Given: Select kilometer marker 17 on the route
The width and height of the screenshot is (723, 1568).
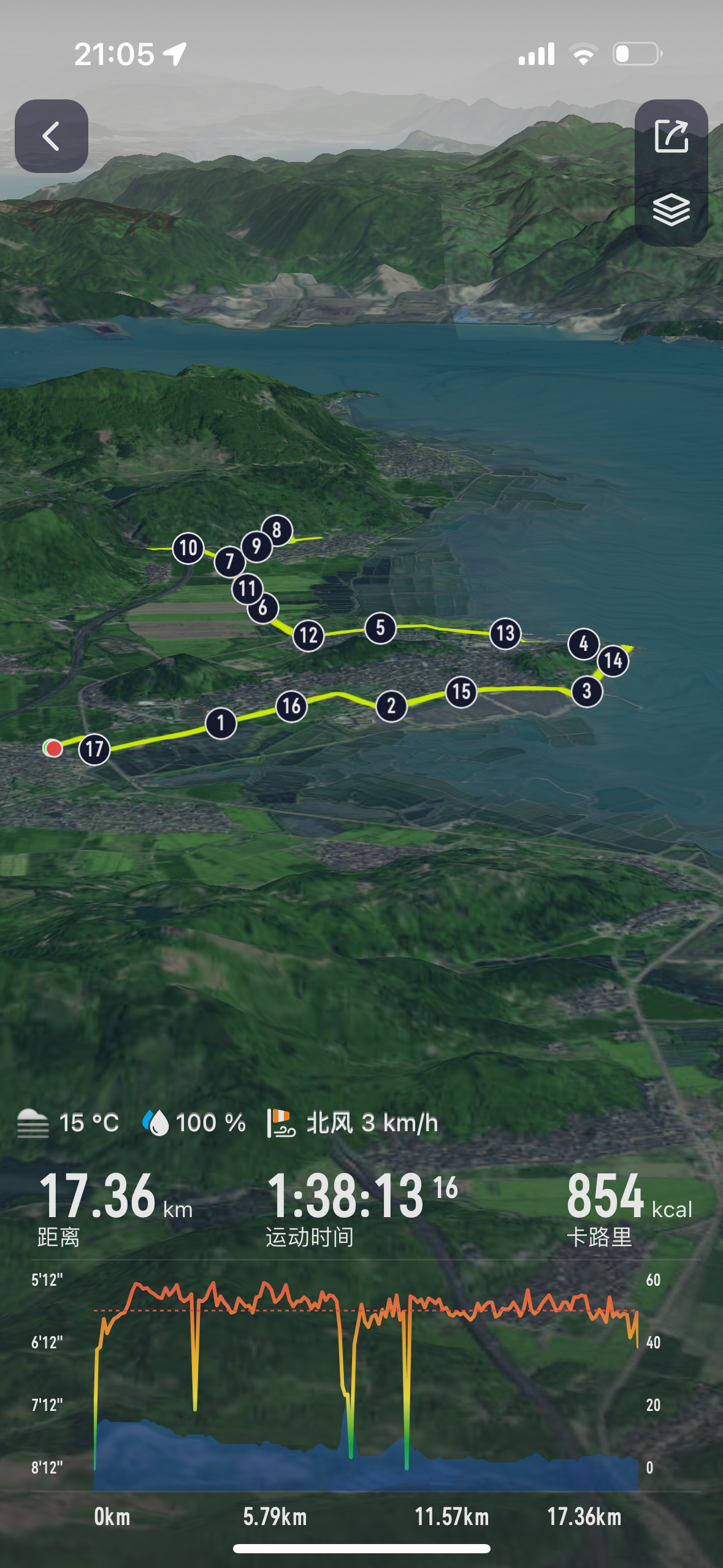Looking at the screenshot, I should [94, 749].
